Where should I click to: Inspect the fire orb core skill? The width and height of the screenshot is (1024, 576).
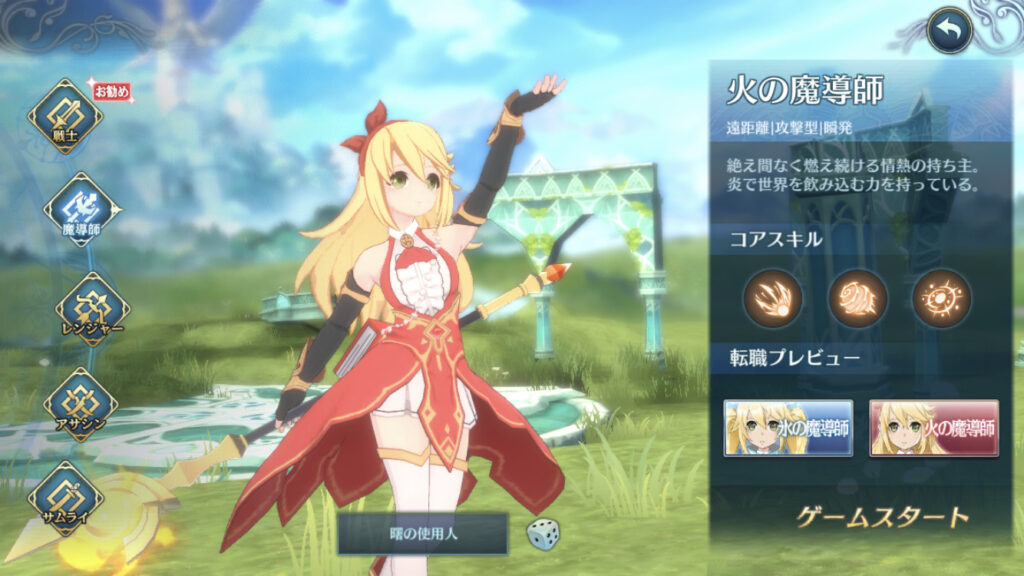942,298
